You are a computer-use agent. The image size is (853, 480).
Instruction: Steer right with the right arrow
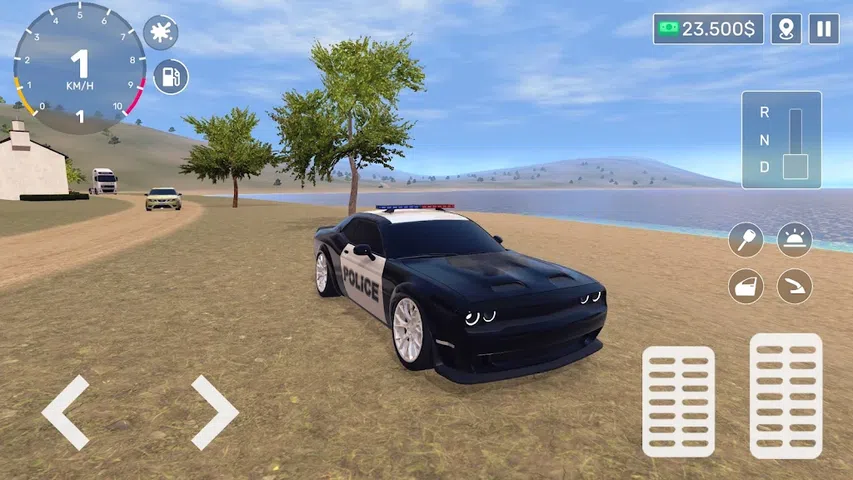coord(214,412)
